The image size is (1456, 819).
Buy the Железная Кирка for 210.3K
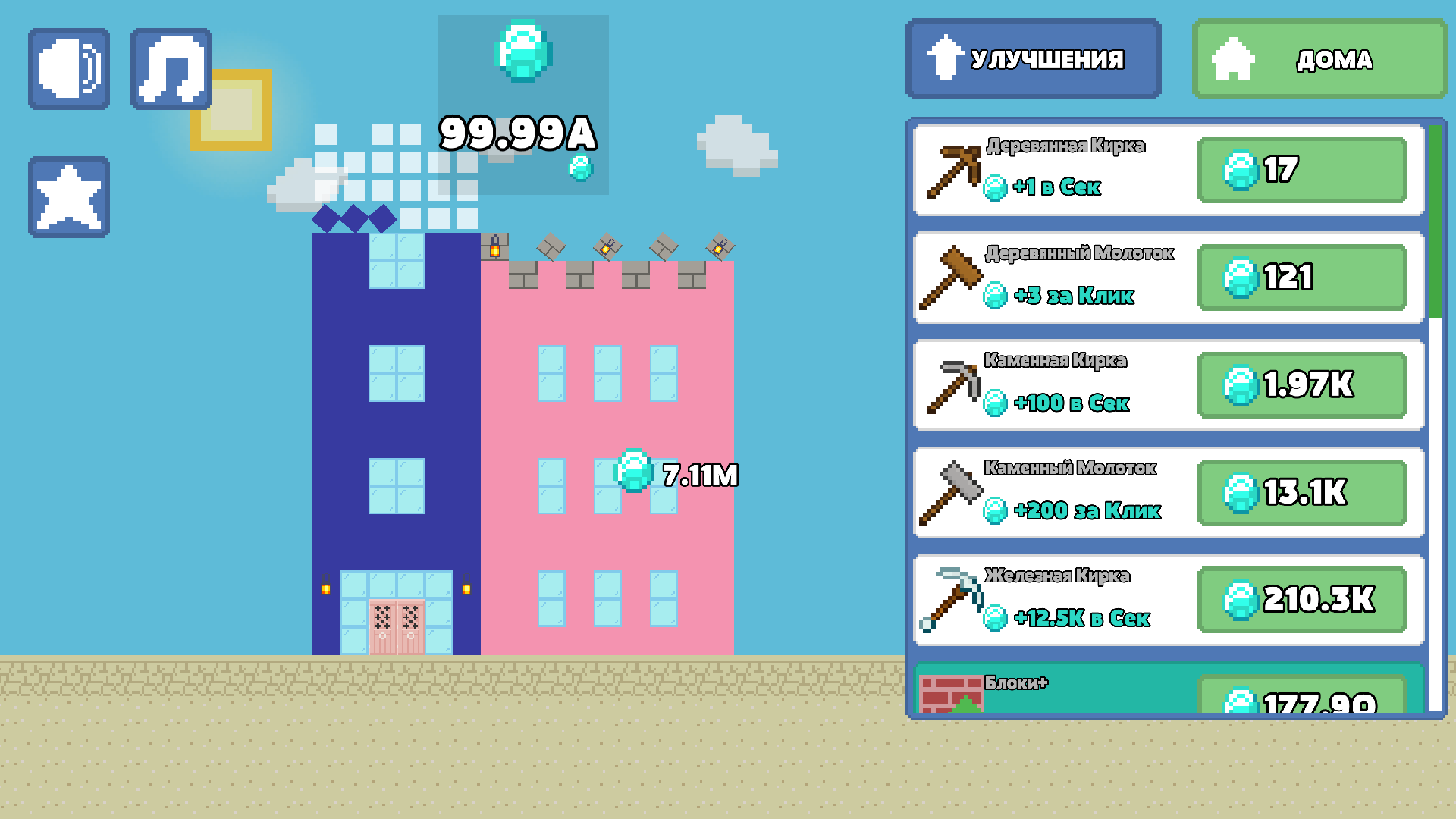click(1301, 600)
